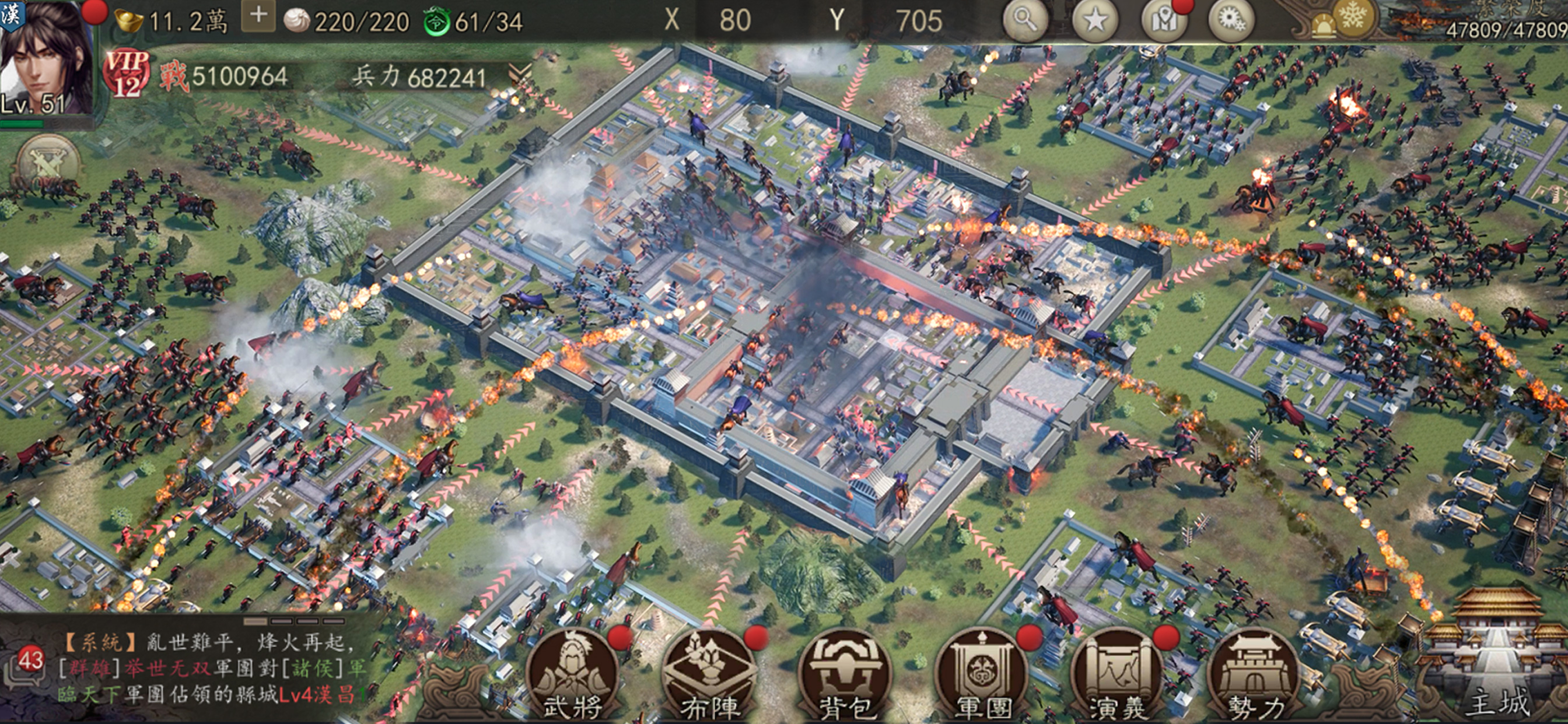Viewport: 1568px width, 724px height.
Task: Open the magnifying glass search
Action: point(1025,20)
